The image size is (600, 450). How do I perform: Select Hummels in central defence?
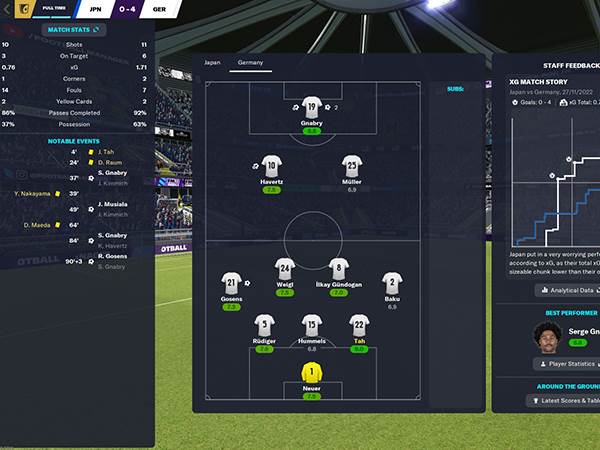[312, 325]
